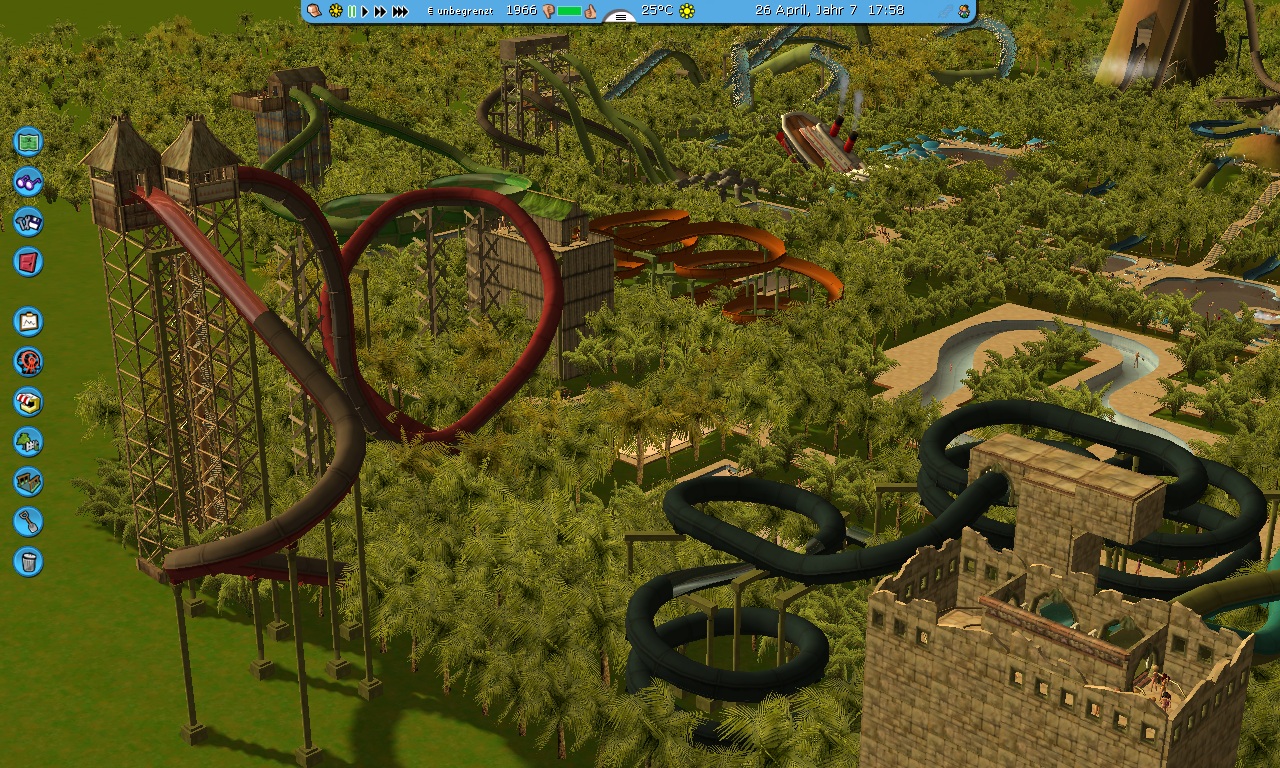Click the hand icon at top bar's left end

click(315, 11)
